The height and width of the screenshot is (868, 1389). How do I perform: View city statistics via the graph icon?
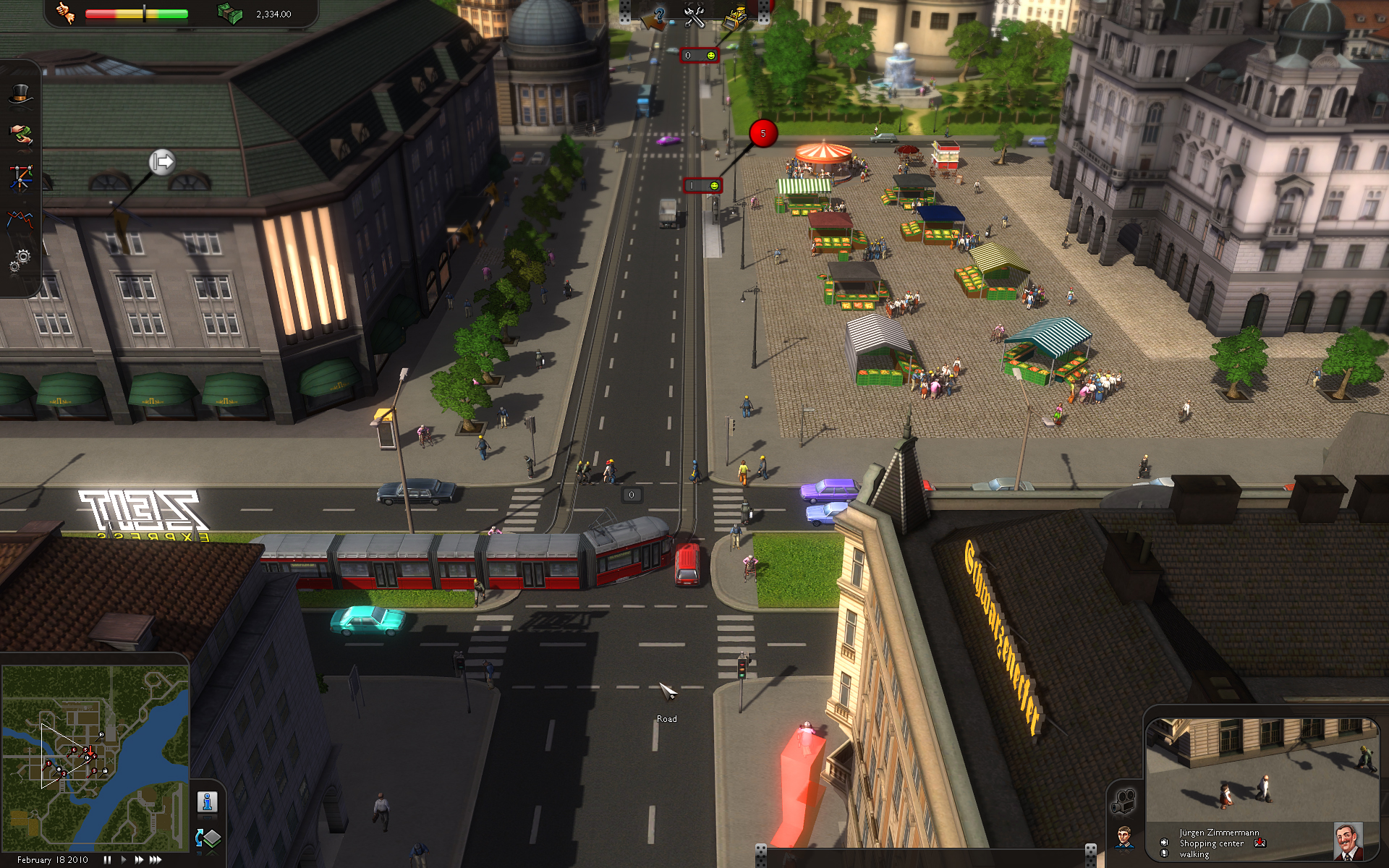pos(20,221)
